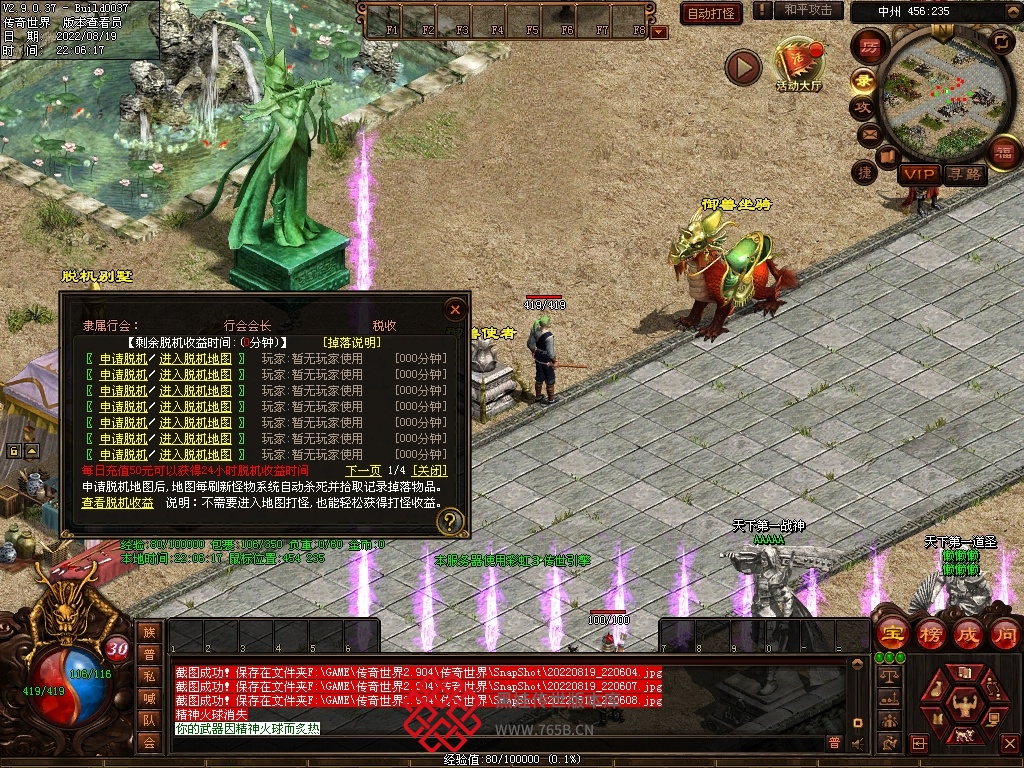Click the [关闭] text link
Screen dimensions: 1024x768
point(430,470)
